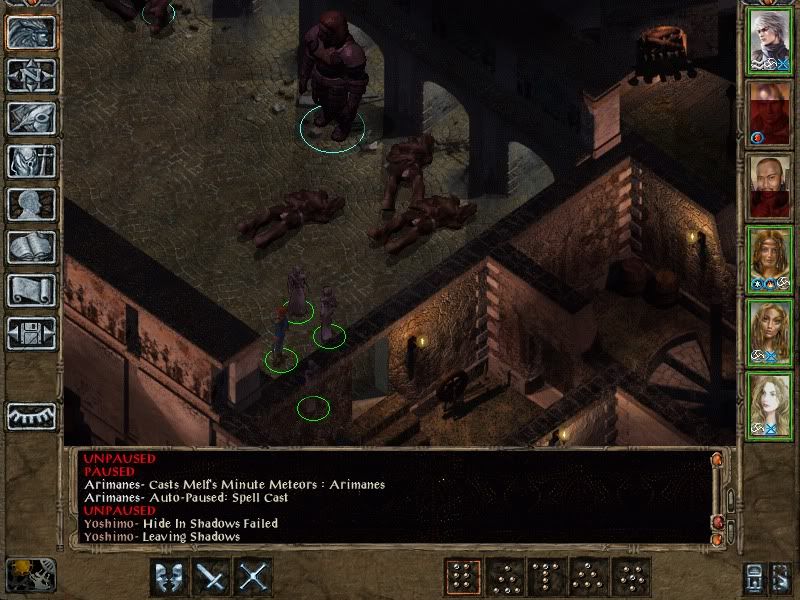This screenshot has height=600, width=800.
Task: Choose the single sword attack action
Action: pos(212,576)
